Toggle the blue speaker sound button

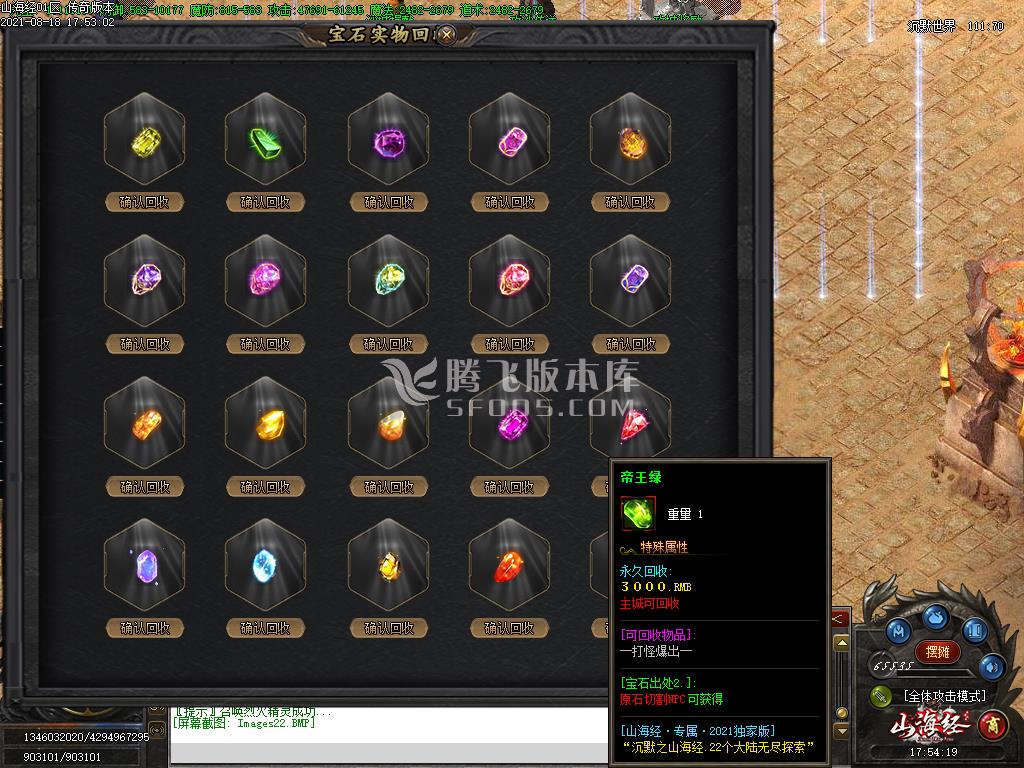click(x=992, y=667)
